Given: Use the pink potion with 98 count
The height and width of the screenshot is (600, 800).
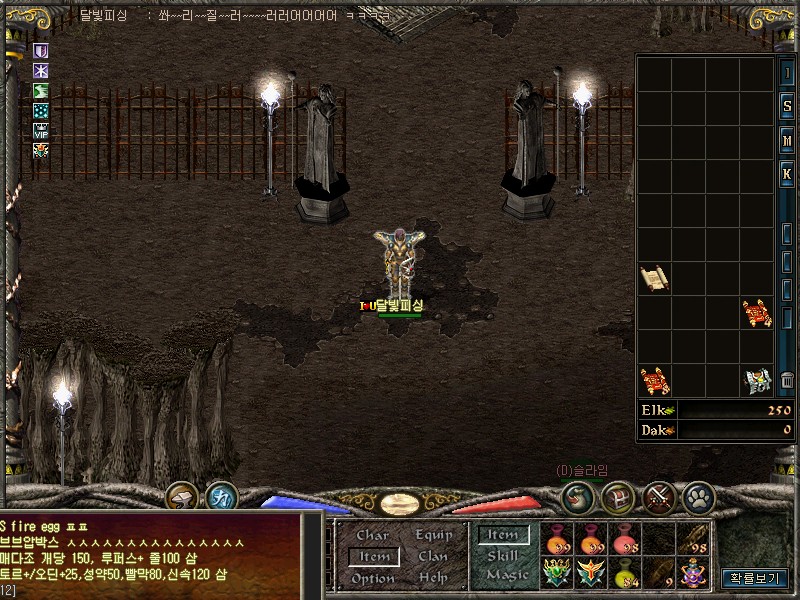Looking at the screenshot, I should pos(625,540).
